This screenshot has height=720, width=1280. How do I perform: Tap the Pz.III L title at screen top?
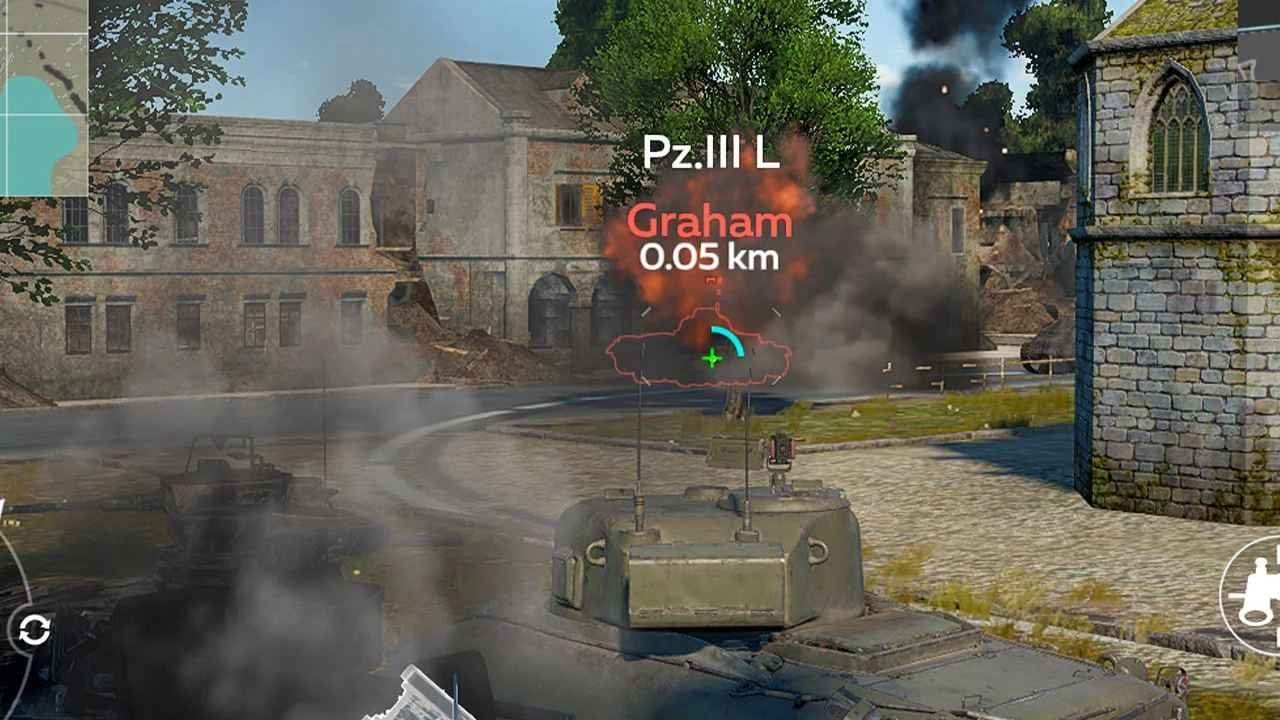711,150
